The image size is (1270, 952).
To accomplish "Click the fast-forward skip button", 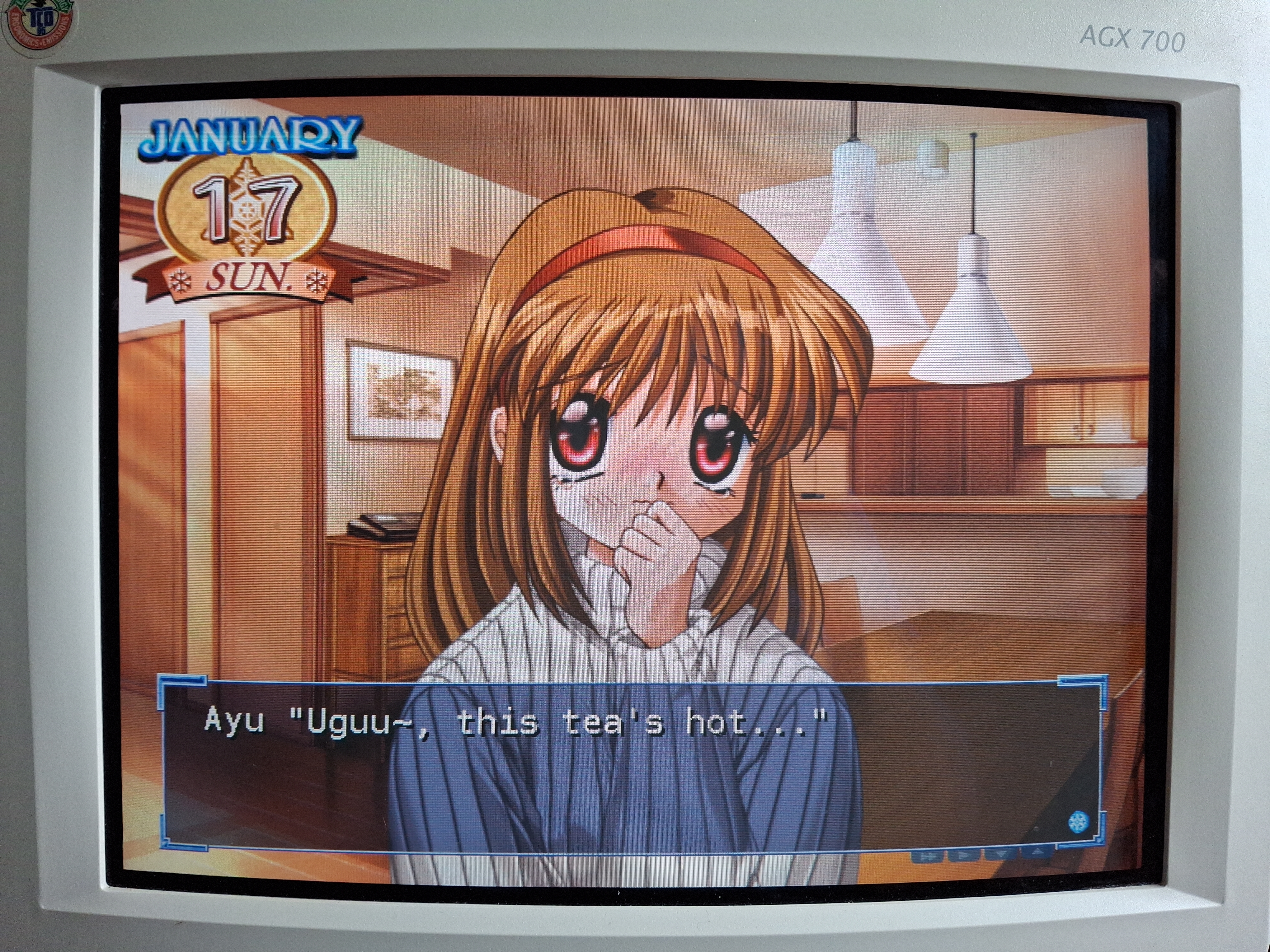I will coord(927,856).
